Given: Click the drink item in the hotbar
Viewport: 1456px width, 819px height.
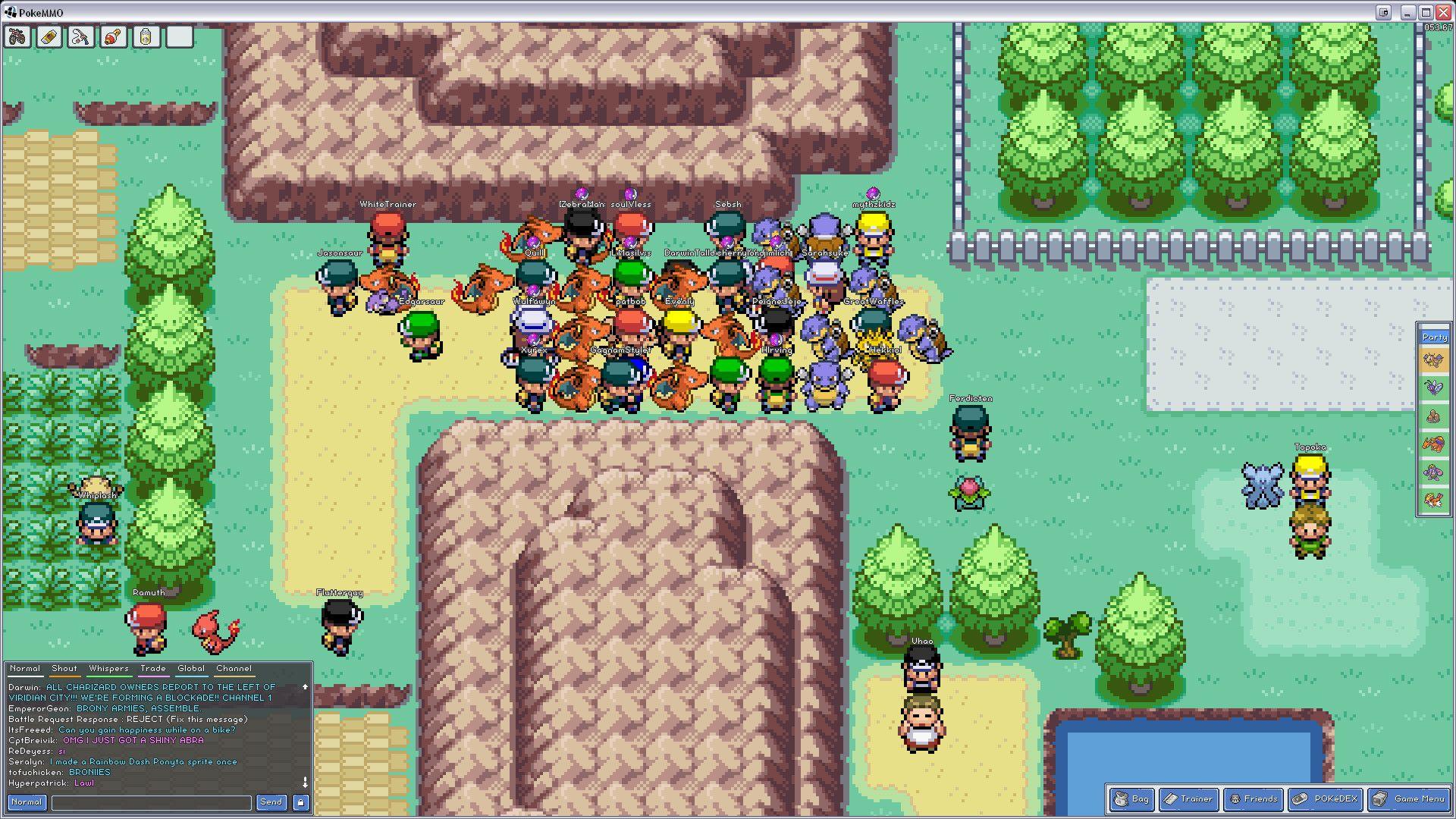Looking at the screenshot, I should point(146,36).
